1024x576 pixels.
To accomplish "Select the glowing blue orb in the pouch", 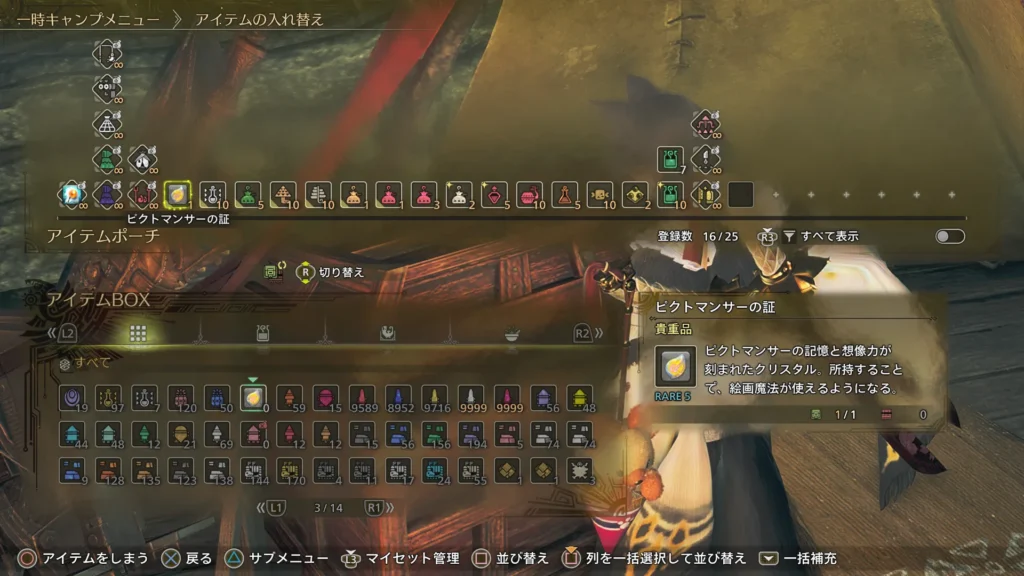I will [71, 194].
